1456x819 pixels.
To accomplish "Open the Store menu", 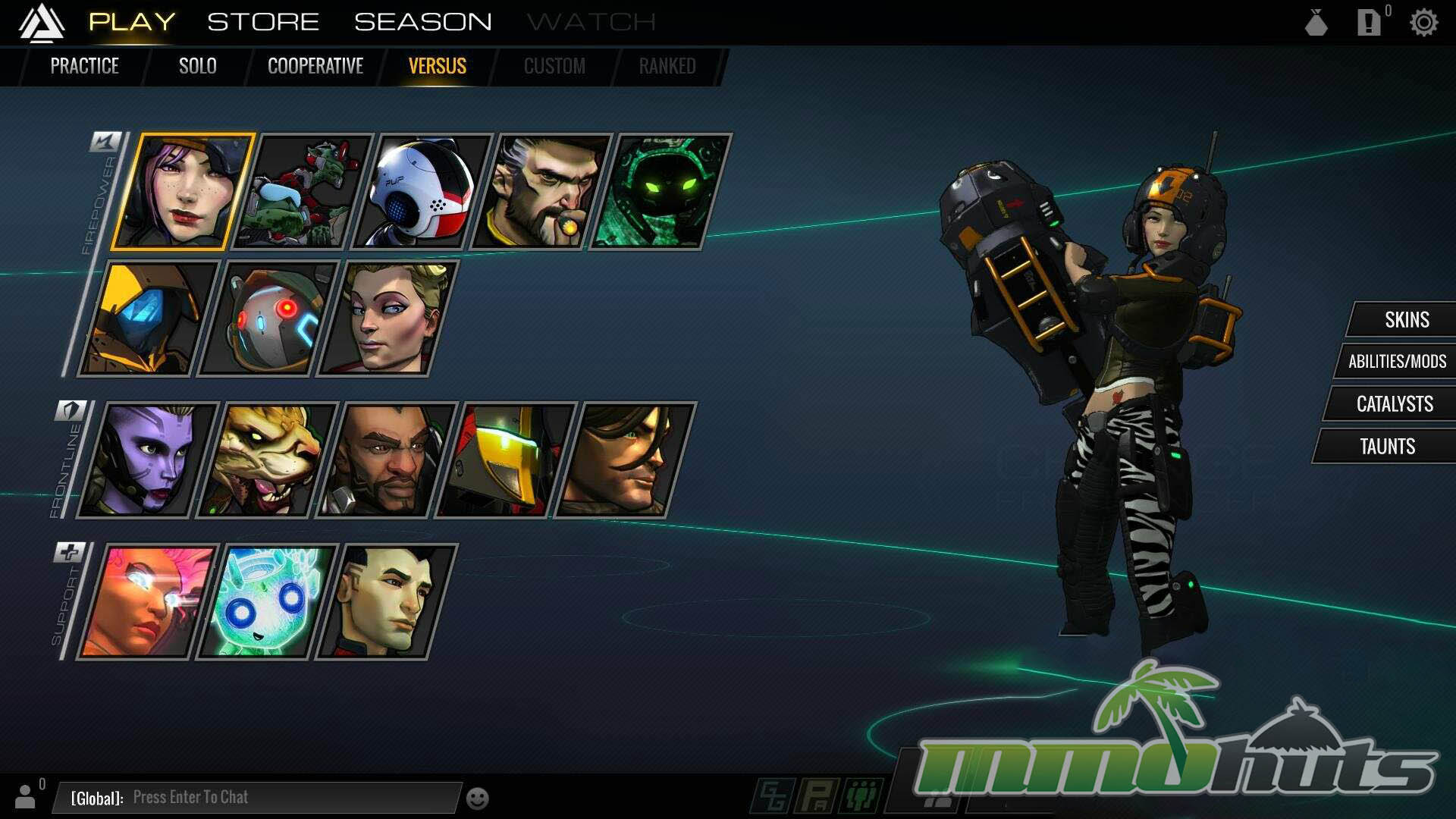I will pyautogui.click(x=263, y=22).
